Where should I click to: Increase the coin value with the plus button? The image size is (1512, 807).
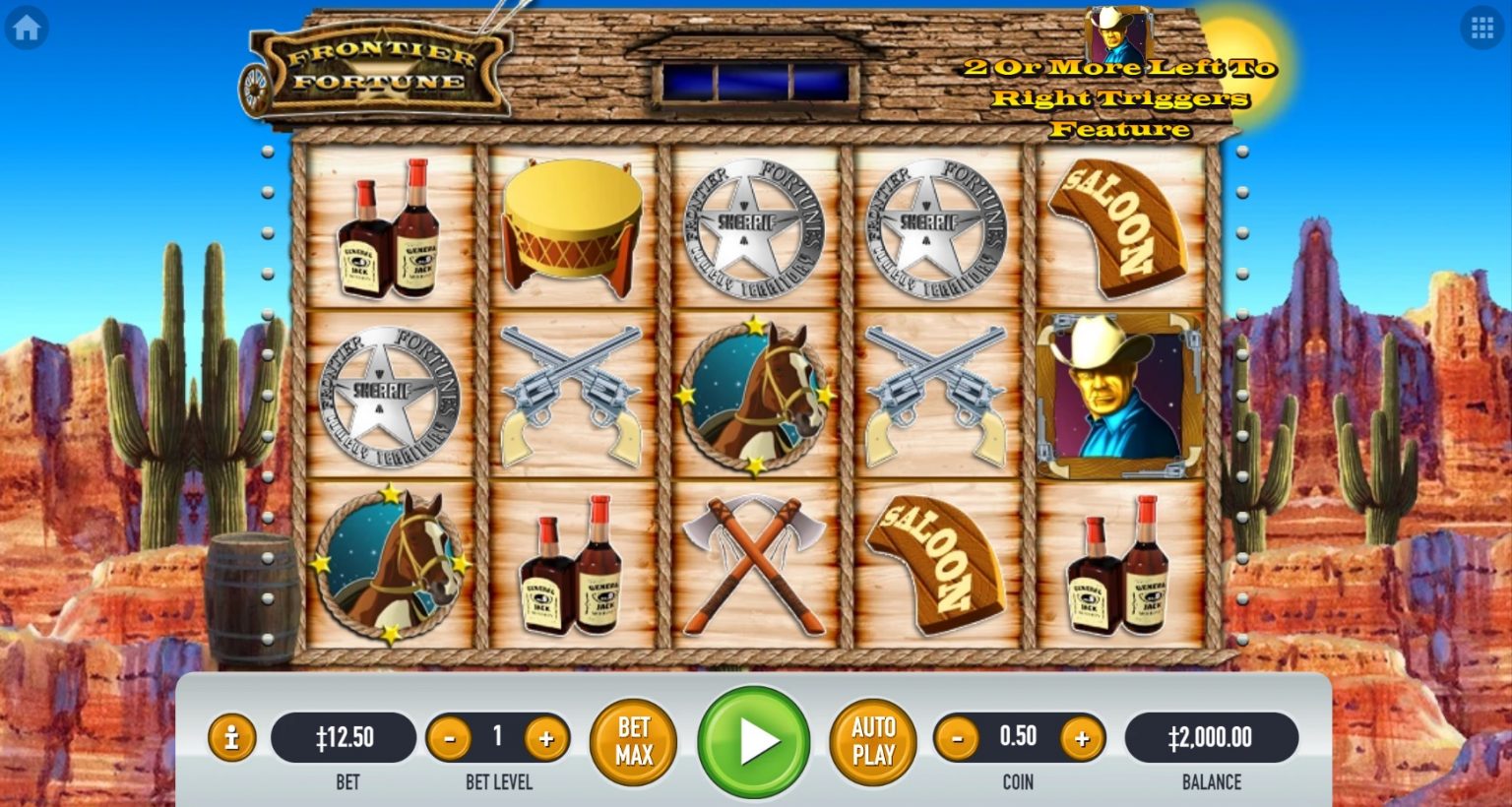[x=1081, y=736]
